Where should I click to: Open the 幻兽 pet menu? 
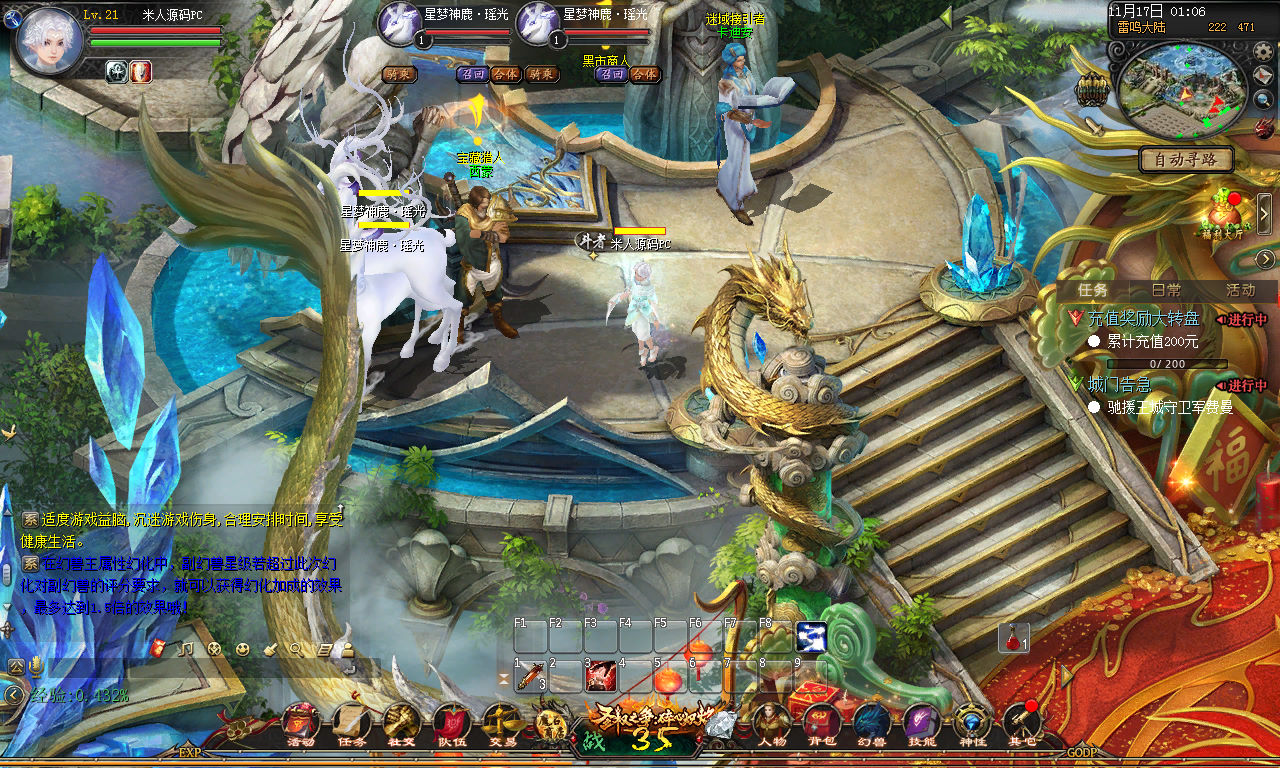pyautogui.click(x=871, y=722)
